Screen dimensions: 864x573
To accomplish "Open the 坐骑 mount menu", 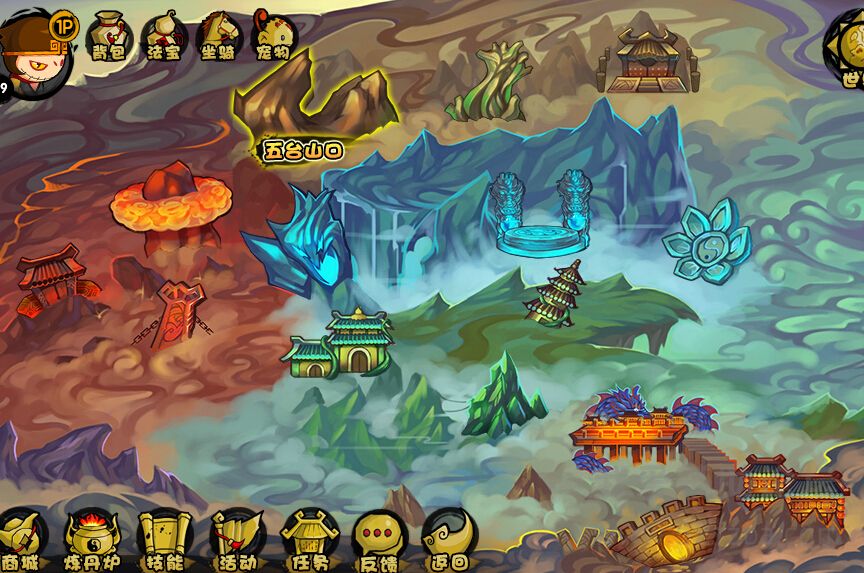I will click(219, 37).
